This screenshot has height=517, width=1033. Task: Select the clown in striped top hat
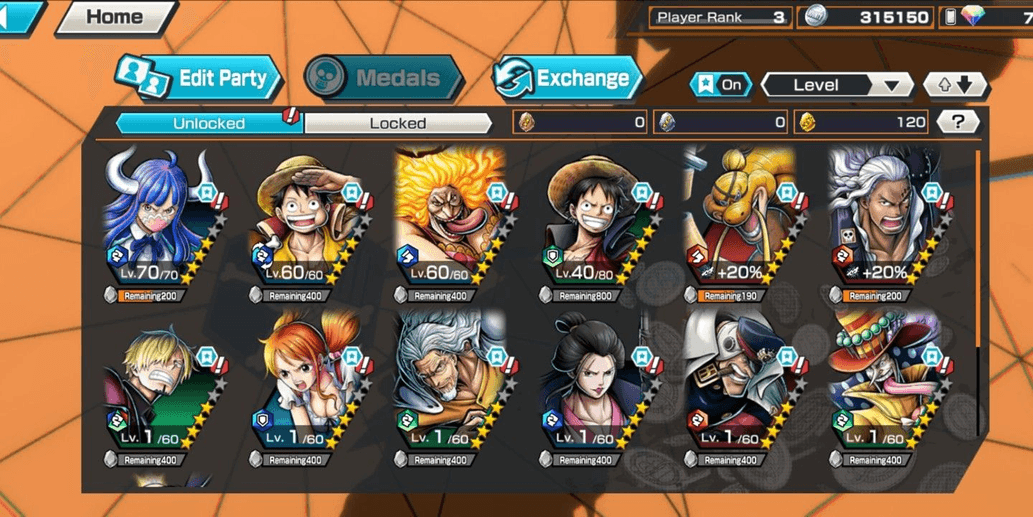coord(883,386)
